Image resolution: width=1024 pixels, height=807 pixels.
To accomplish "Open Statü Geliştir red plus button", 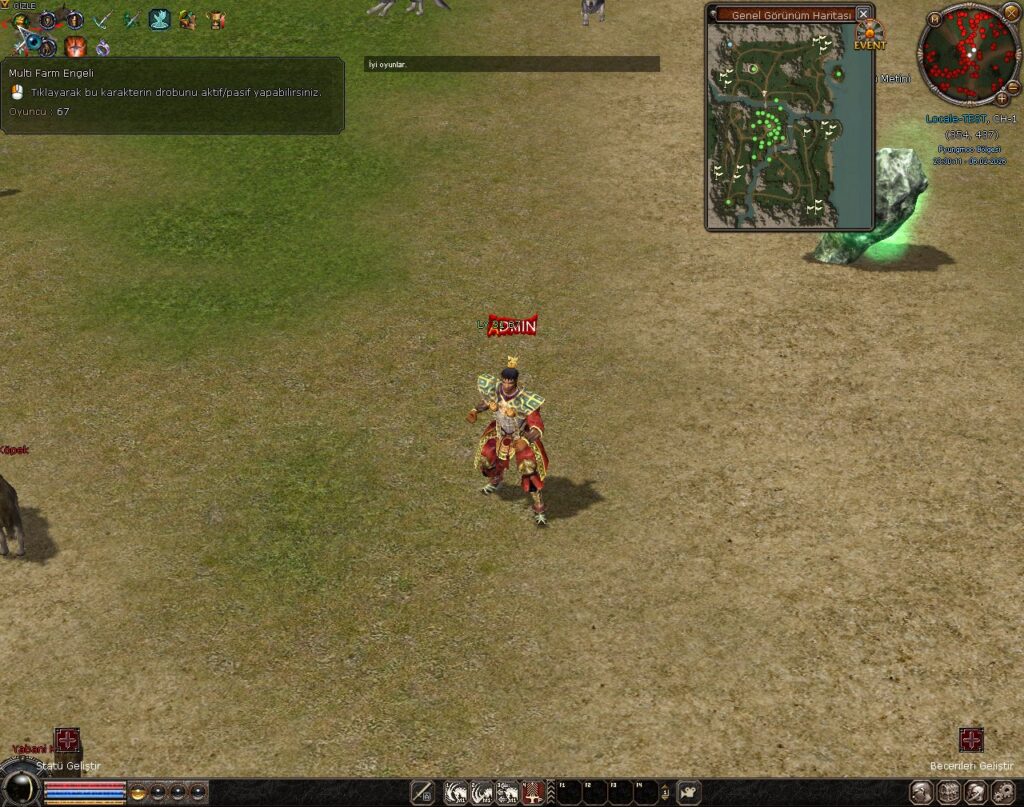I will (67, 740).
